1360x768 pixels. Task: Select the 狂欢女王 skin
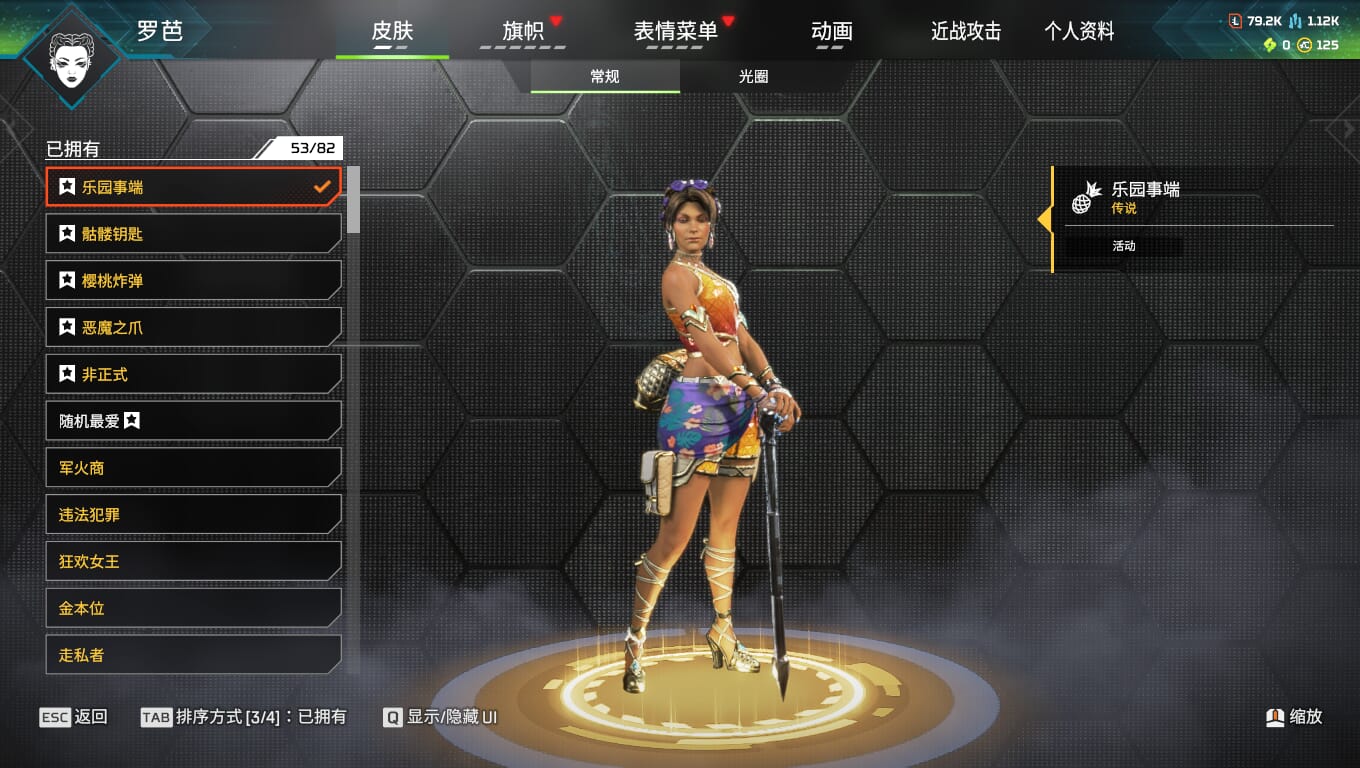(193, 561)
